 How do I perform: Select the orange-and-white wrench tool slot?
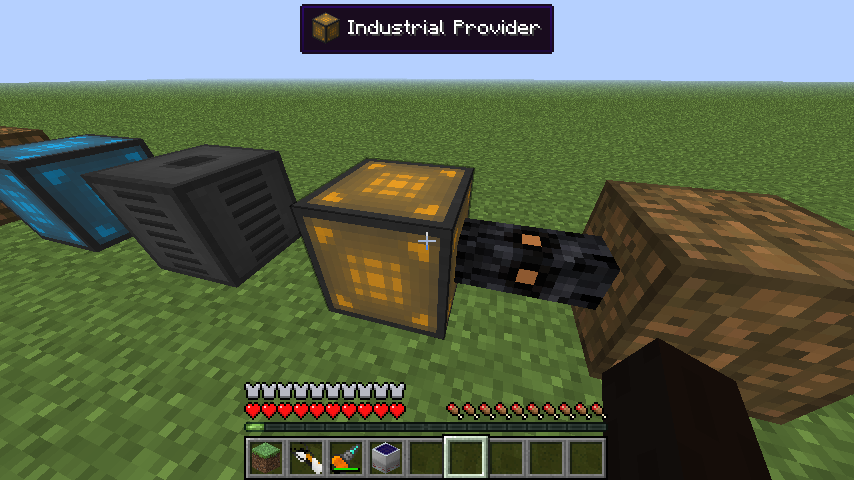(x=305, y=458)
